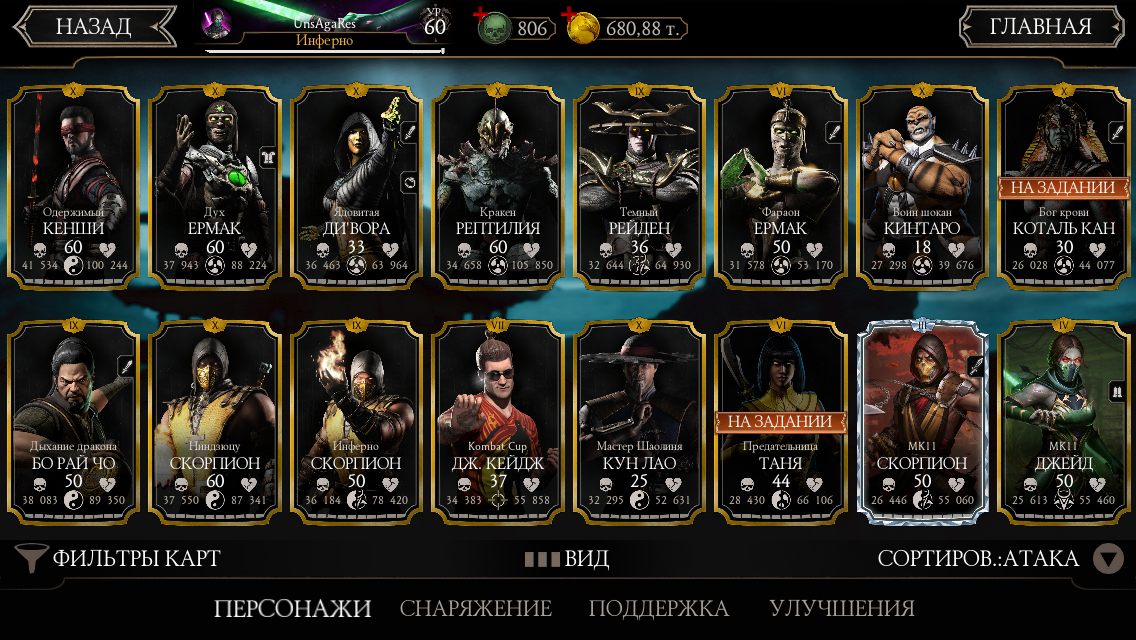Pick the Мастер Шаолиня КУН ЛАО card
This screenshot has height=640, width=1136.
pyautogui.click(x=640, y=420)
